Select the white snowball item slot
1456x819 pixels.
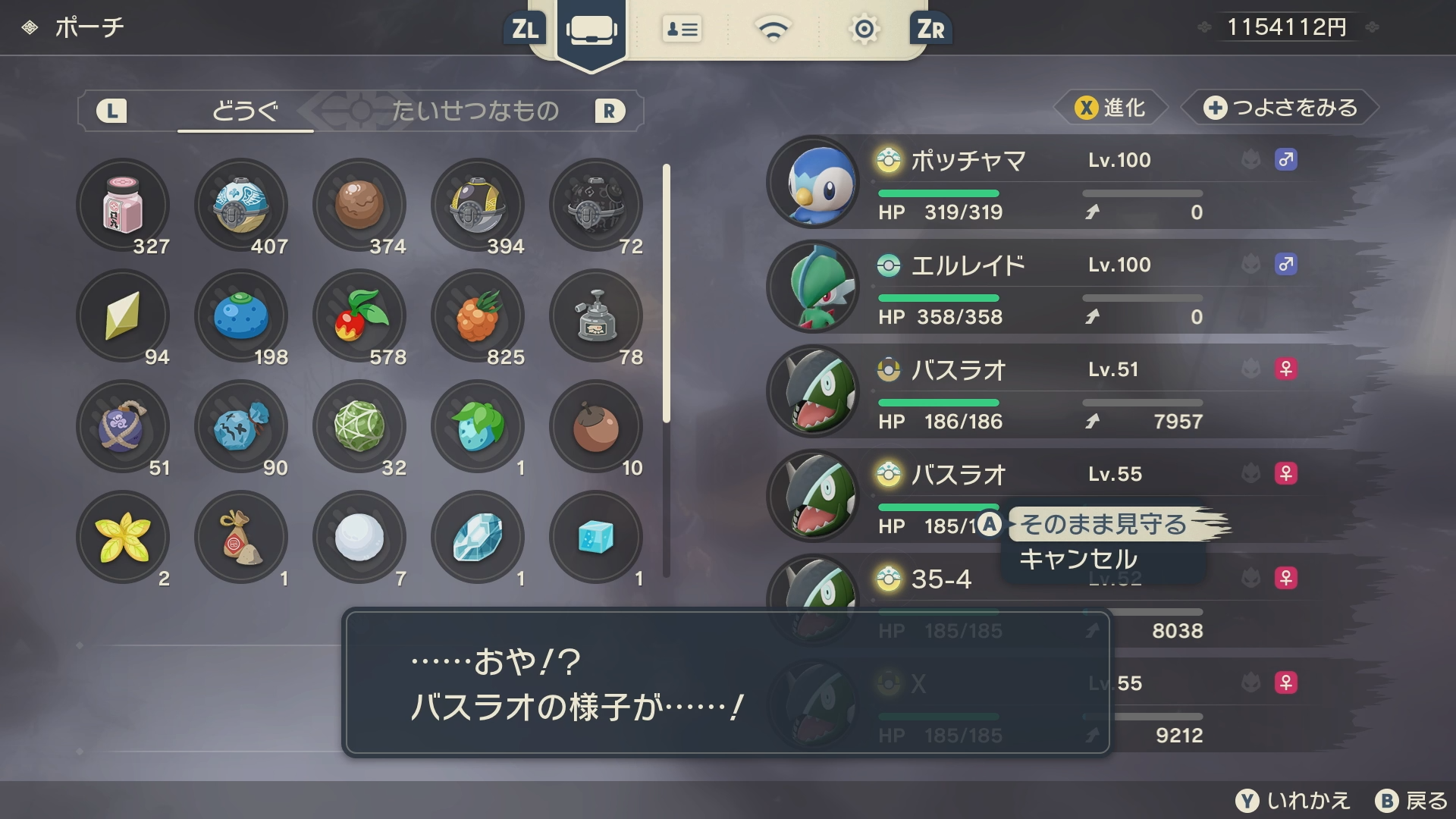[359, 537]
